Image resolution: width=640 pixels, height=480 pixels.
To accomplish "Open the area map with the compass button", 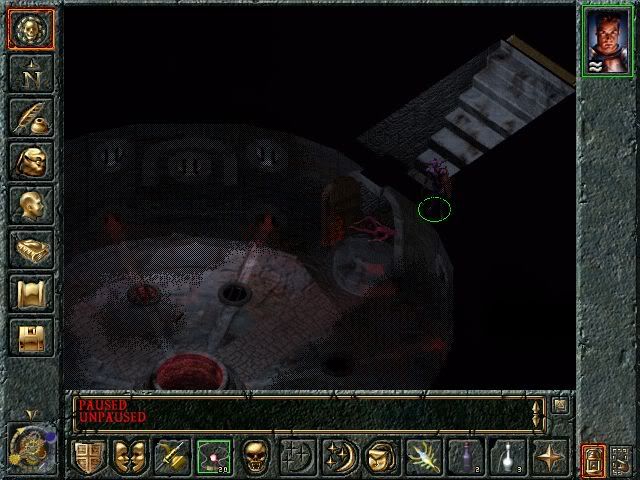I will tap(30, 72).
